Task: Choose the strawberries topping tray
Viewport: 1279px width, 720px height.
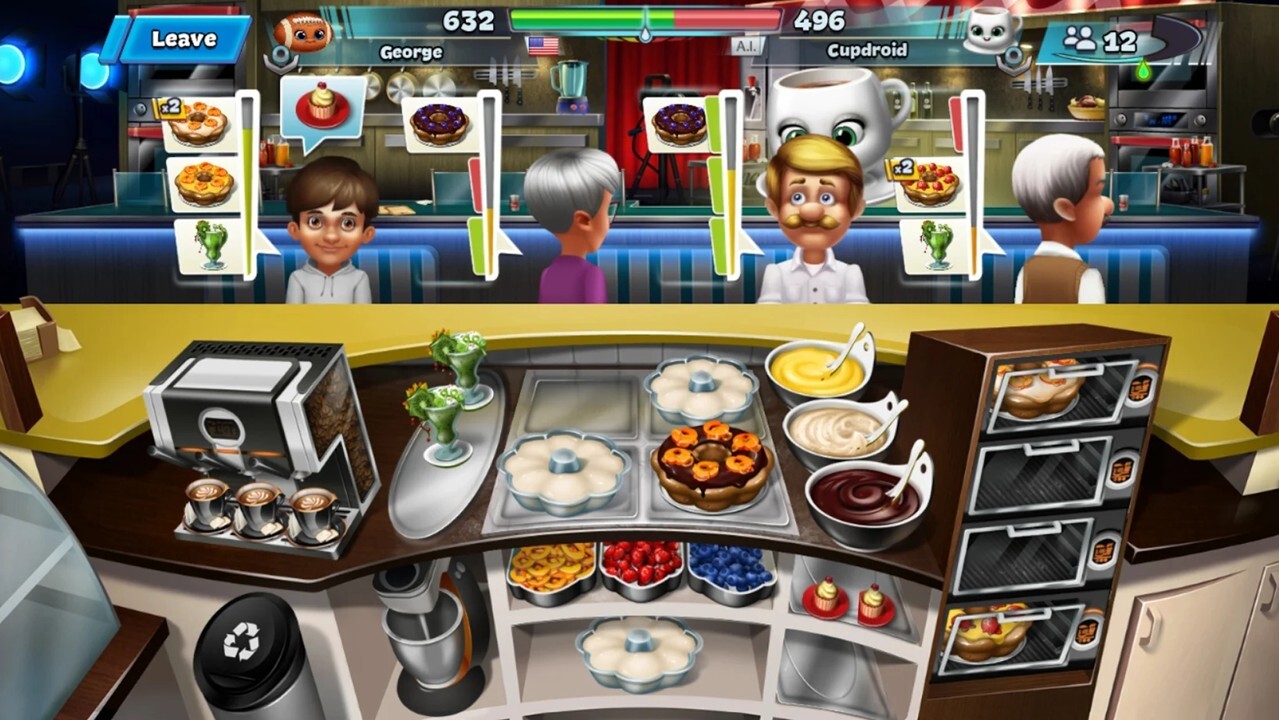Action: click(x=641, y=568)
